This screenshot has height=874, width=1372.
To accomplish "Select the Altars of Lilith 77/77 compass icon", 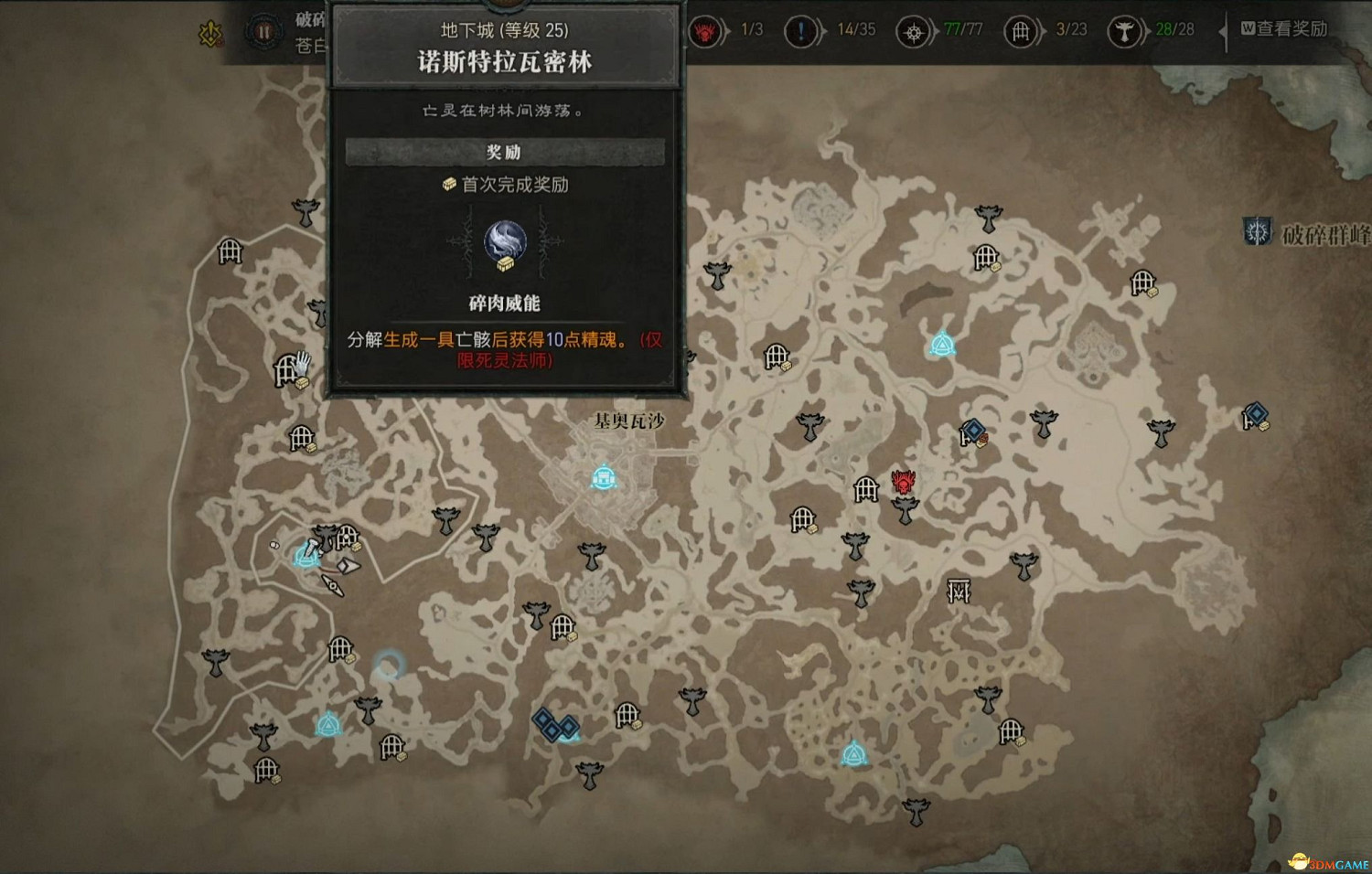I will (x=911, y=30).
